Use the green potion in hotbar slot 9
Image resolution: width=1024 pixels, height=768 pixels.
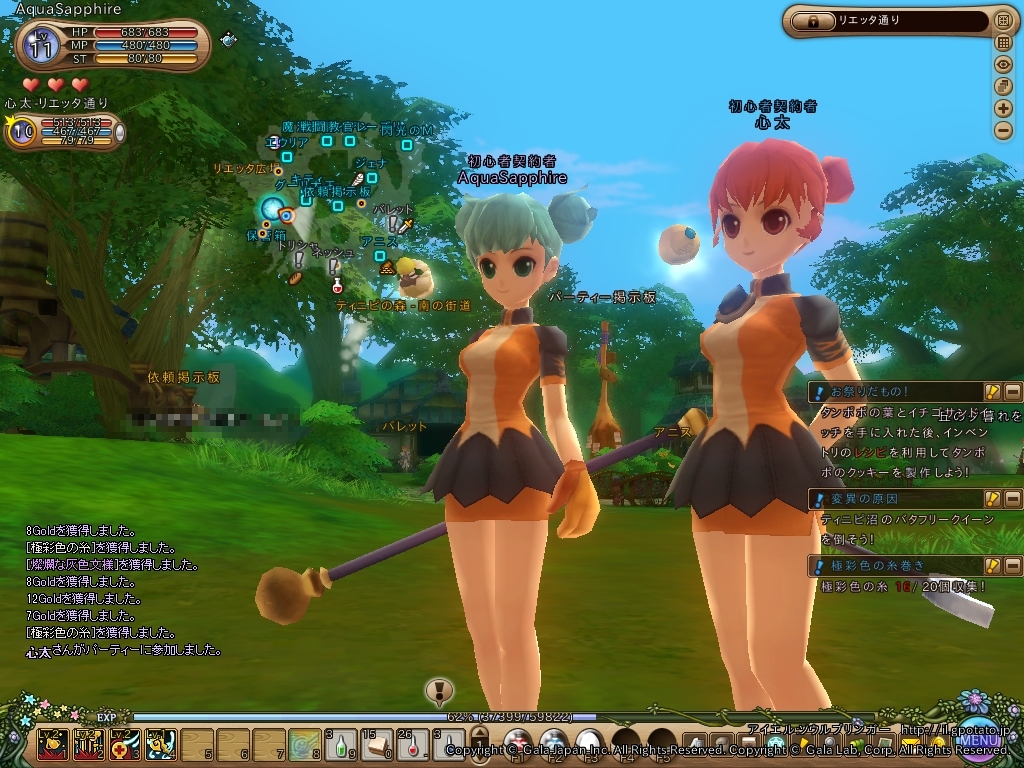point(342,744)
